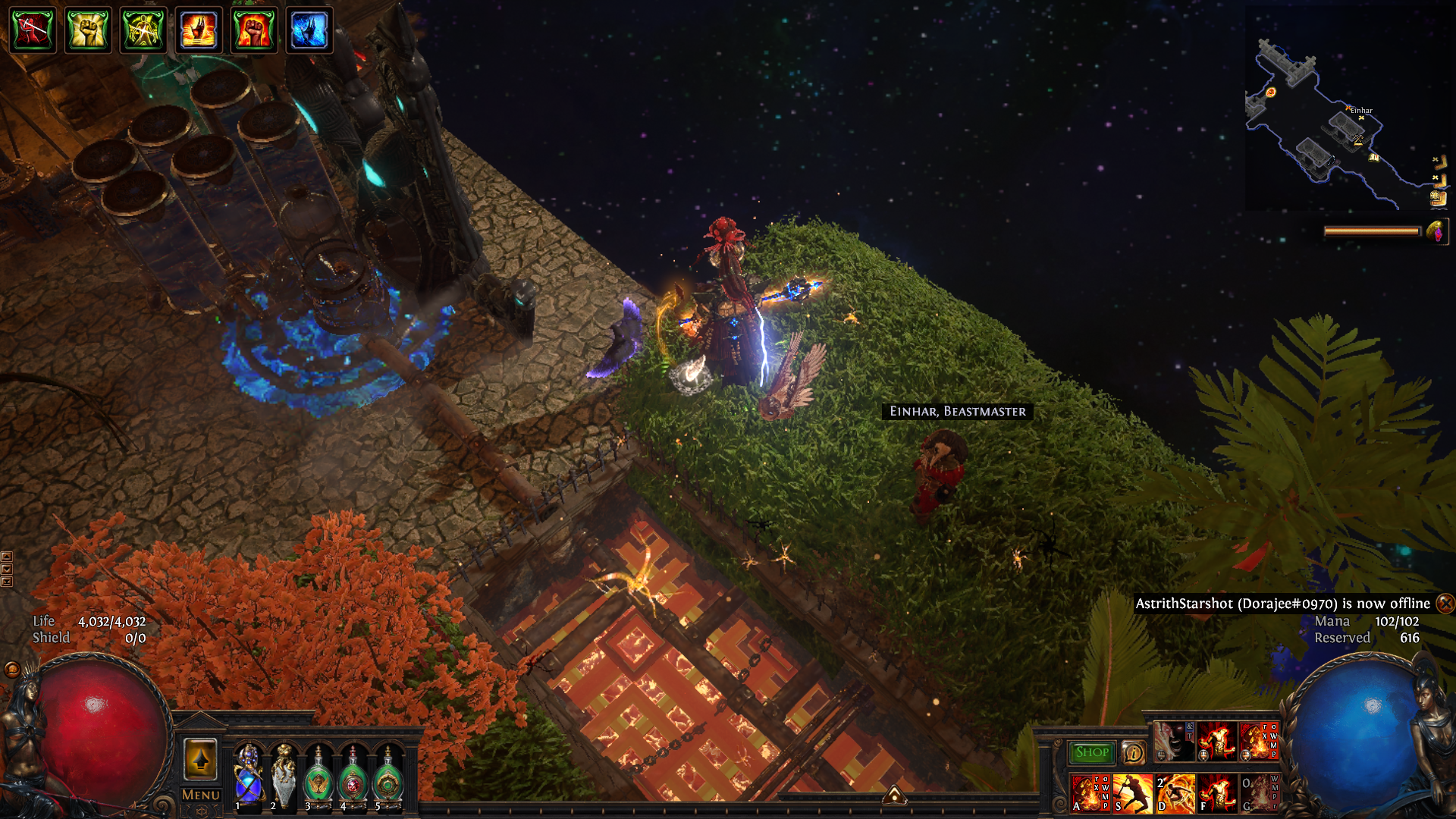Open the green Shop button
The width and height of the screenshot is (1456, 819).
point(1091,752)
